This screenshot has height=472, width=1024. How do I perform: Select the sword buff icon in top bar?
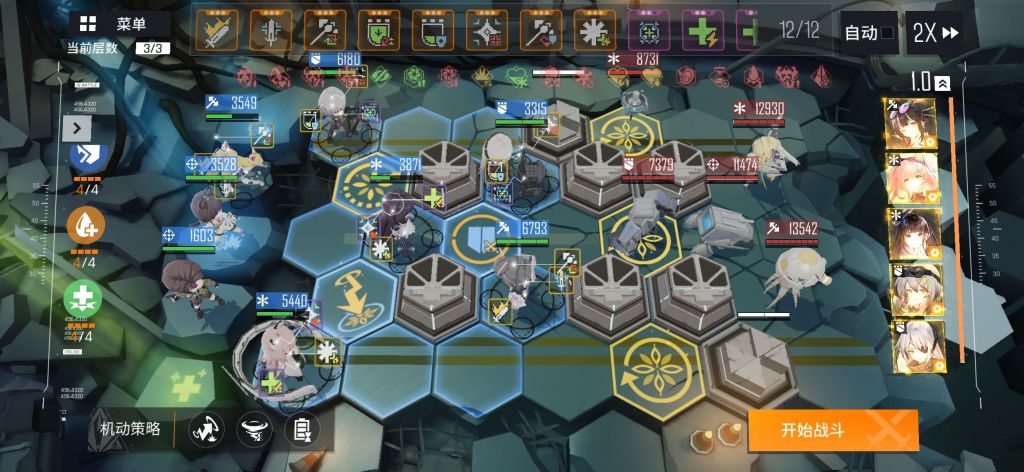215,31
